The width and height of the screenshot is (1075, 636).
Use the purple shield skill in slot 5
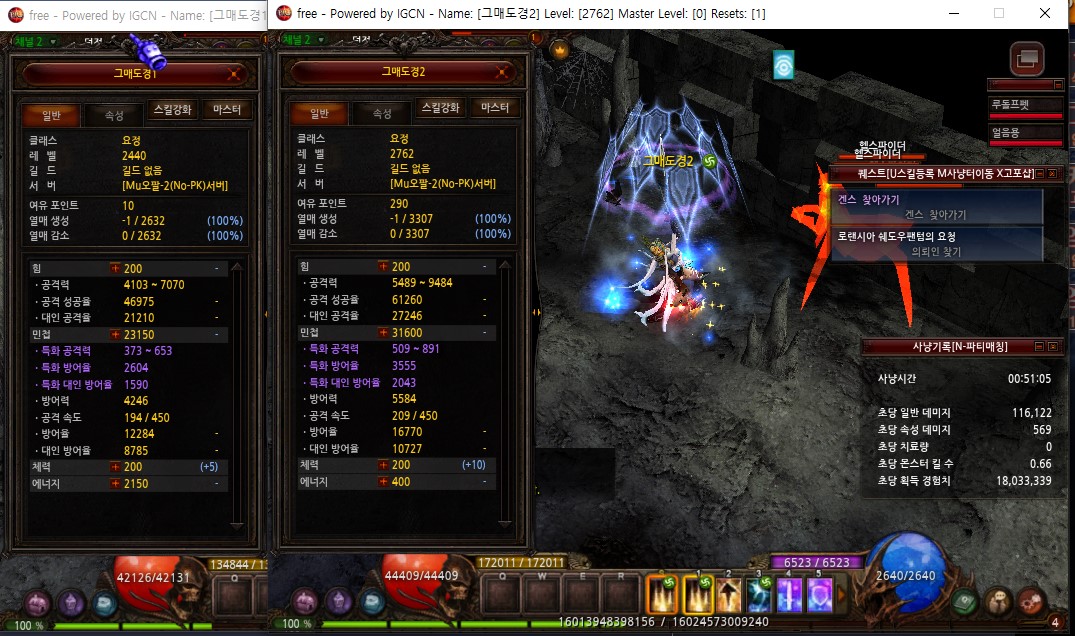(820, 597)
